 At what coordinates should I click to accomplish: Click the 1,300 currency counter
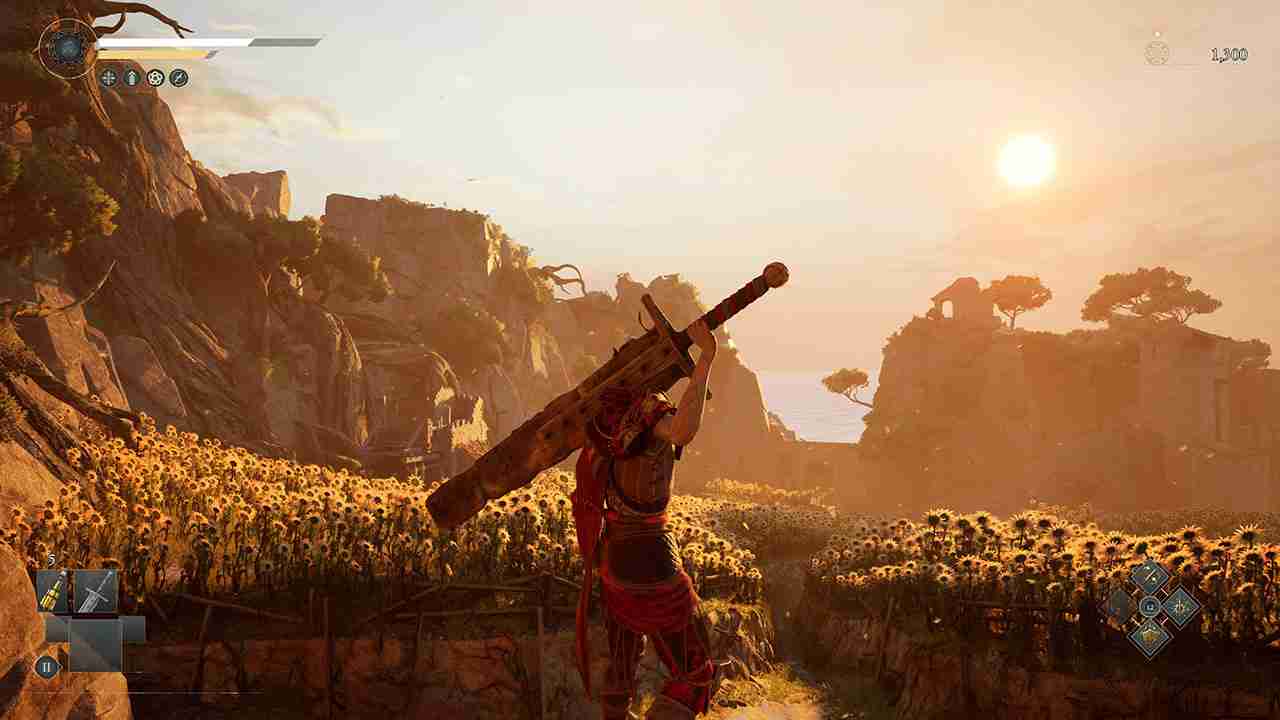(1229, 54)
